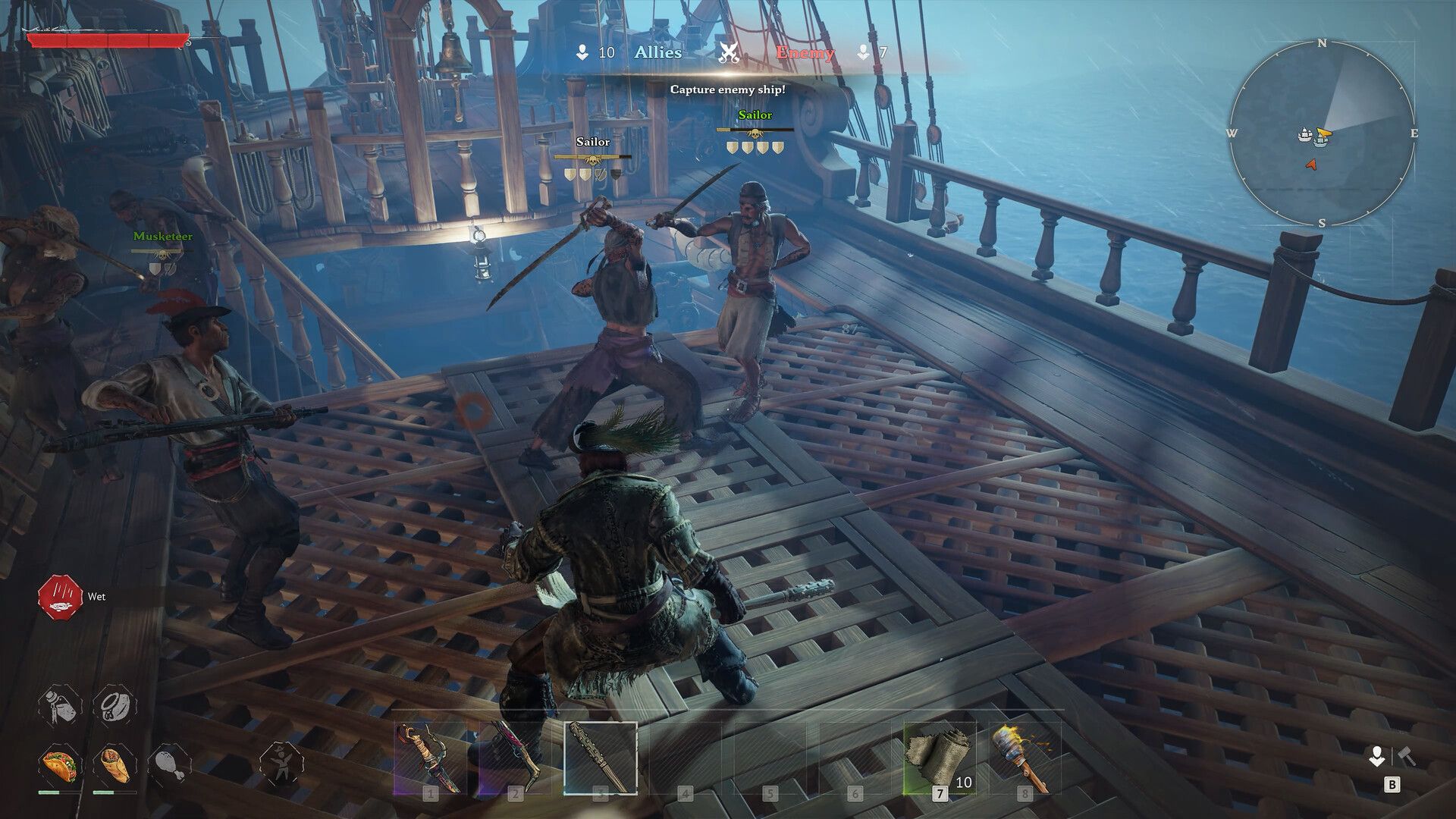Click the character mode icon beside the hammer
1456x819 pixels.
point(1376,756)
